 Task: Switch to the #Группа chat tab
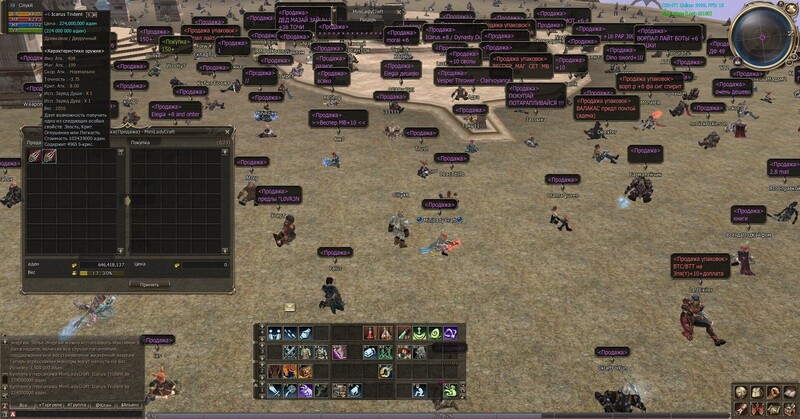(x=75, y=405)
